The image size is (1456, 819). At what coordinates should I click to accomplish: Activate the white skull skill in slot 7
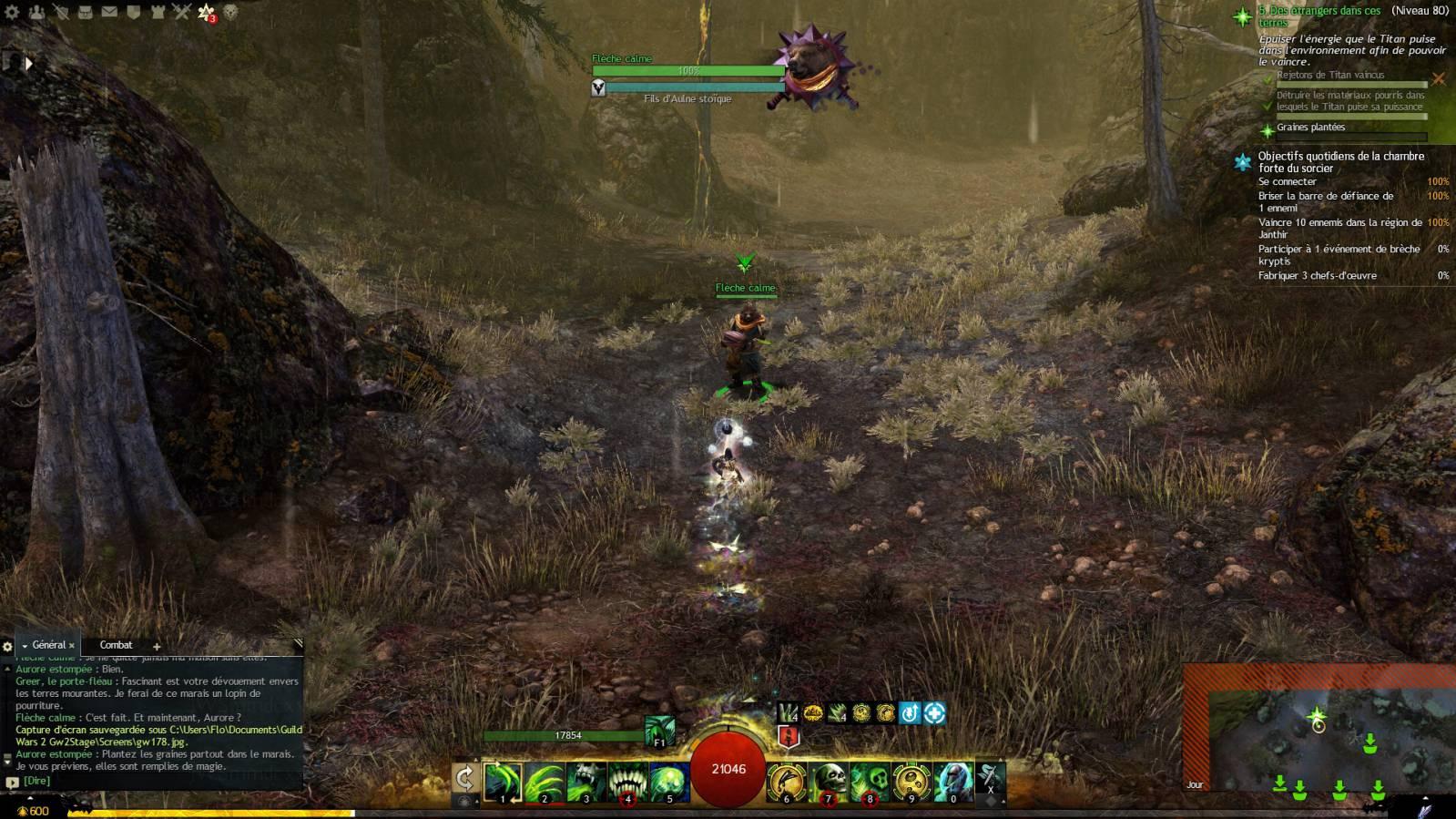click(828, 782)
